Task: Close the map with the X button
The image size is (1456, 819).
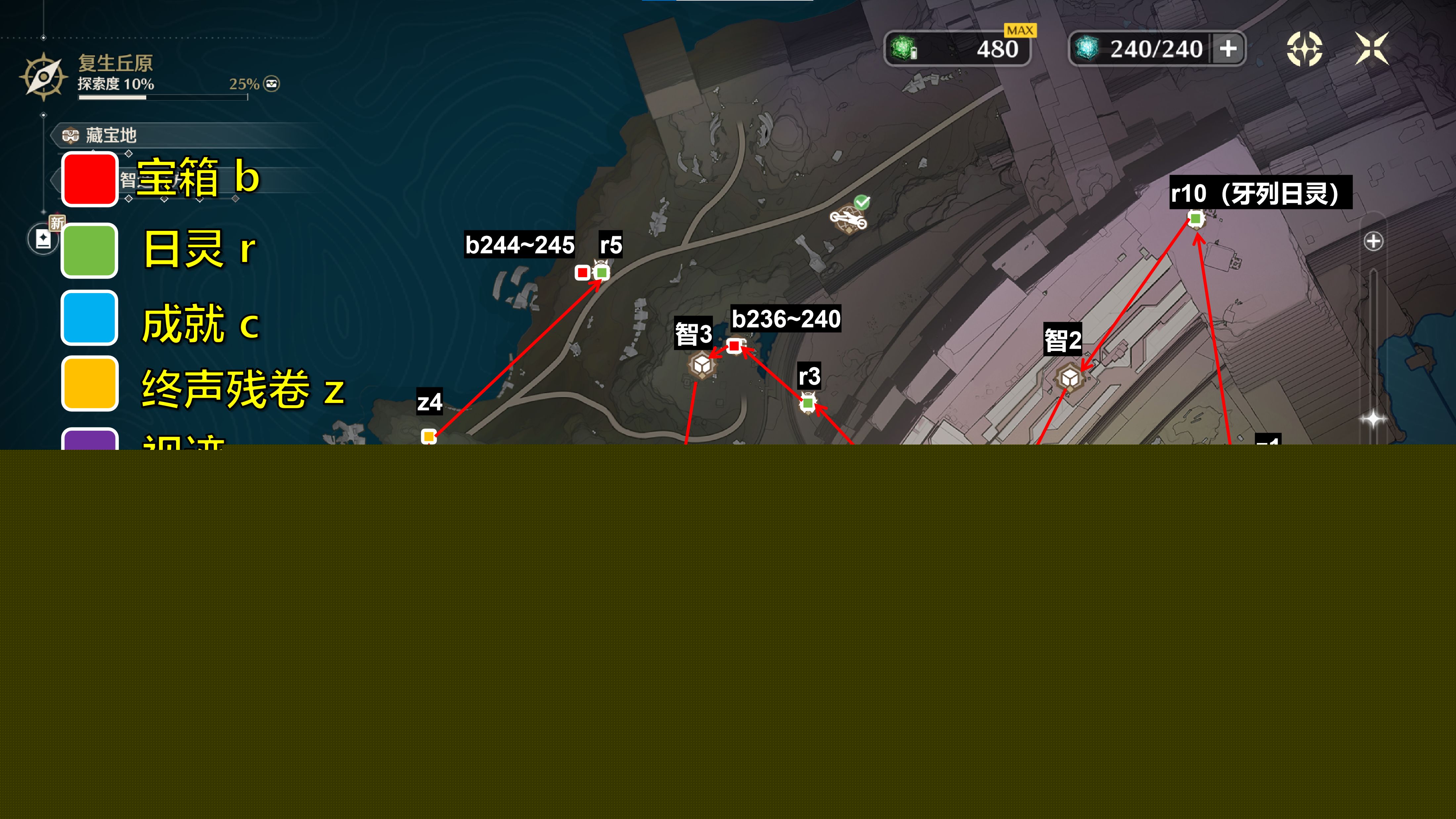Action: pyautogui.click(x=1371, y=49)
